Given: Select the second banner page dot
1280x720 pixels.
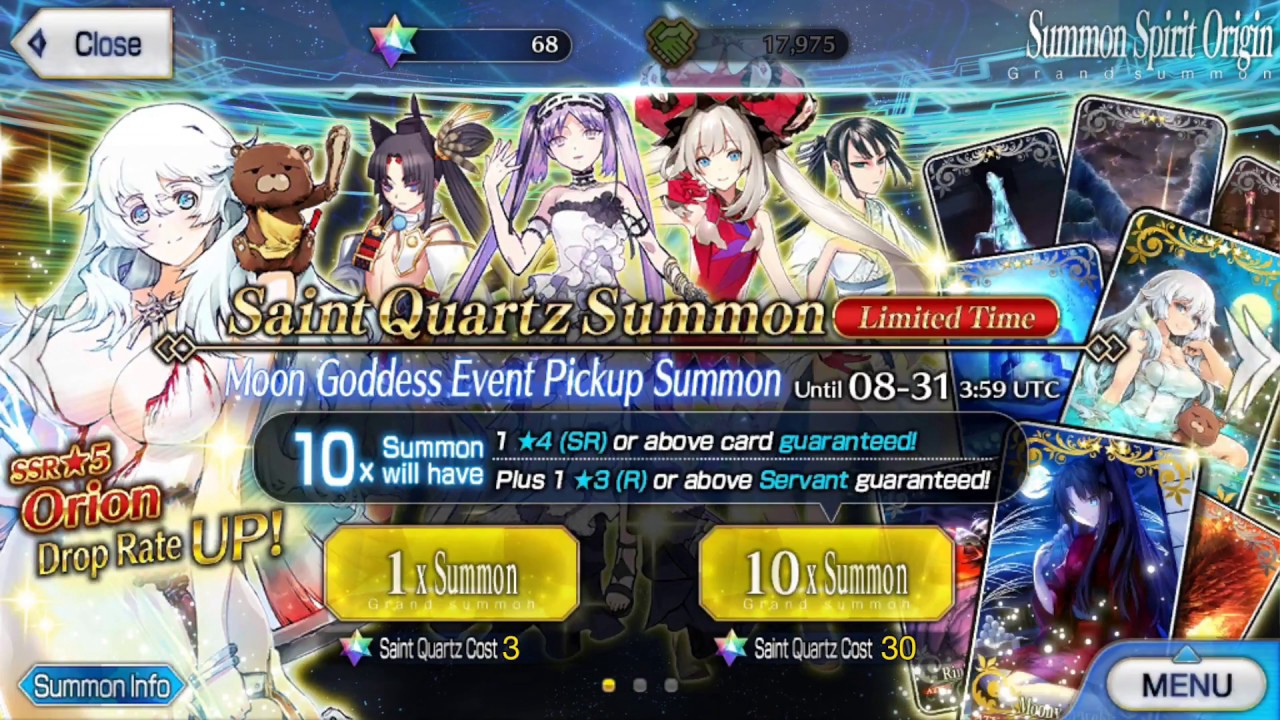Looking at the screenshot, I should click(640, 685).
